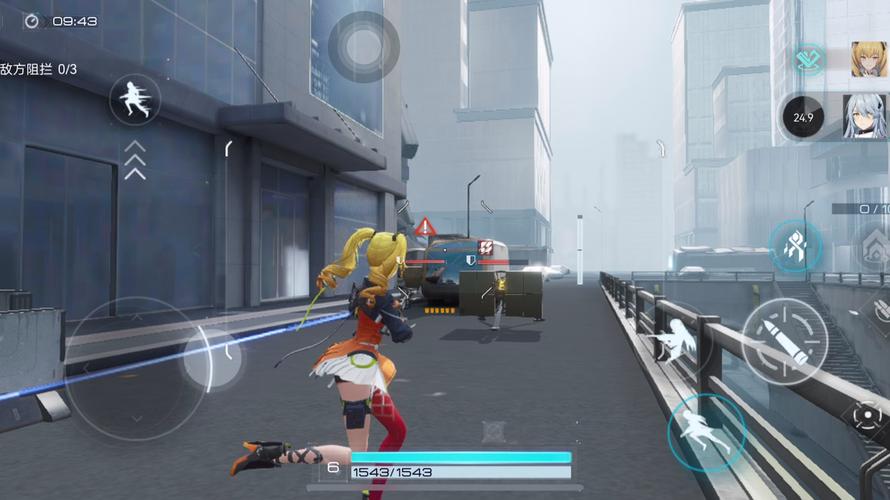
Task: Select the blonde character portrait
Action: [868, 59]
